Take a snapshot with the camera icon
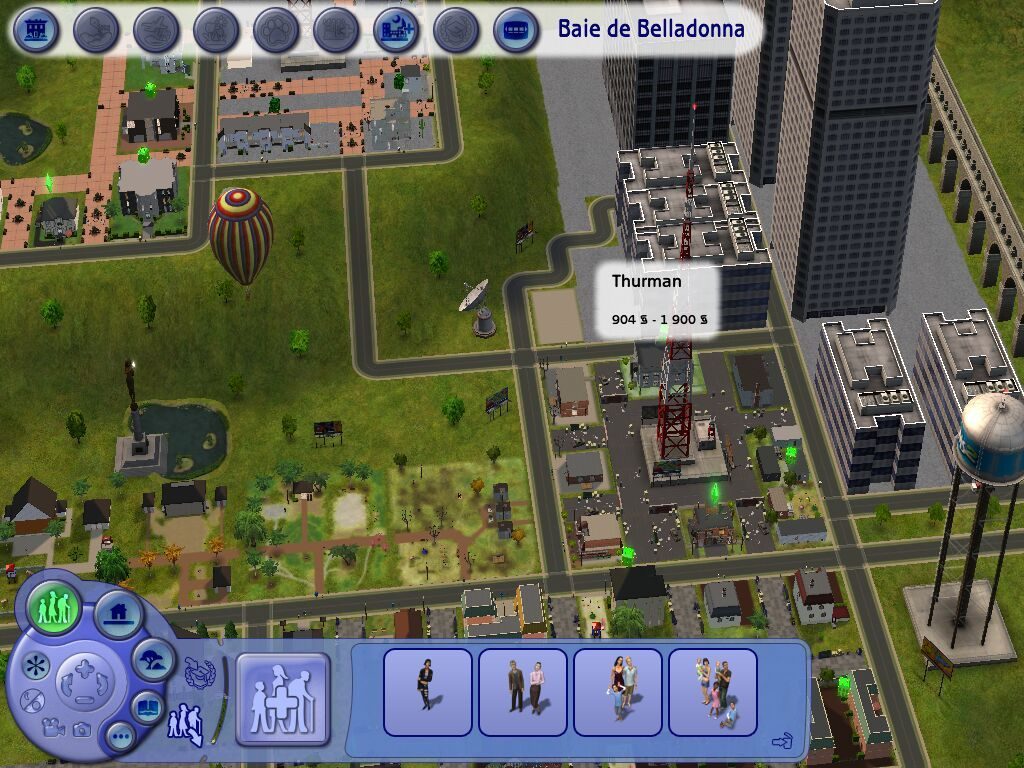This screenshot has height=768, width=1024. coord(81,729)
